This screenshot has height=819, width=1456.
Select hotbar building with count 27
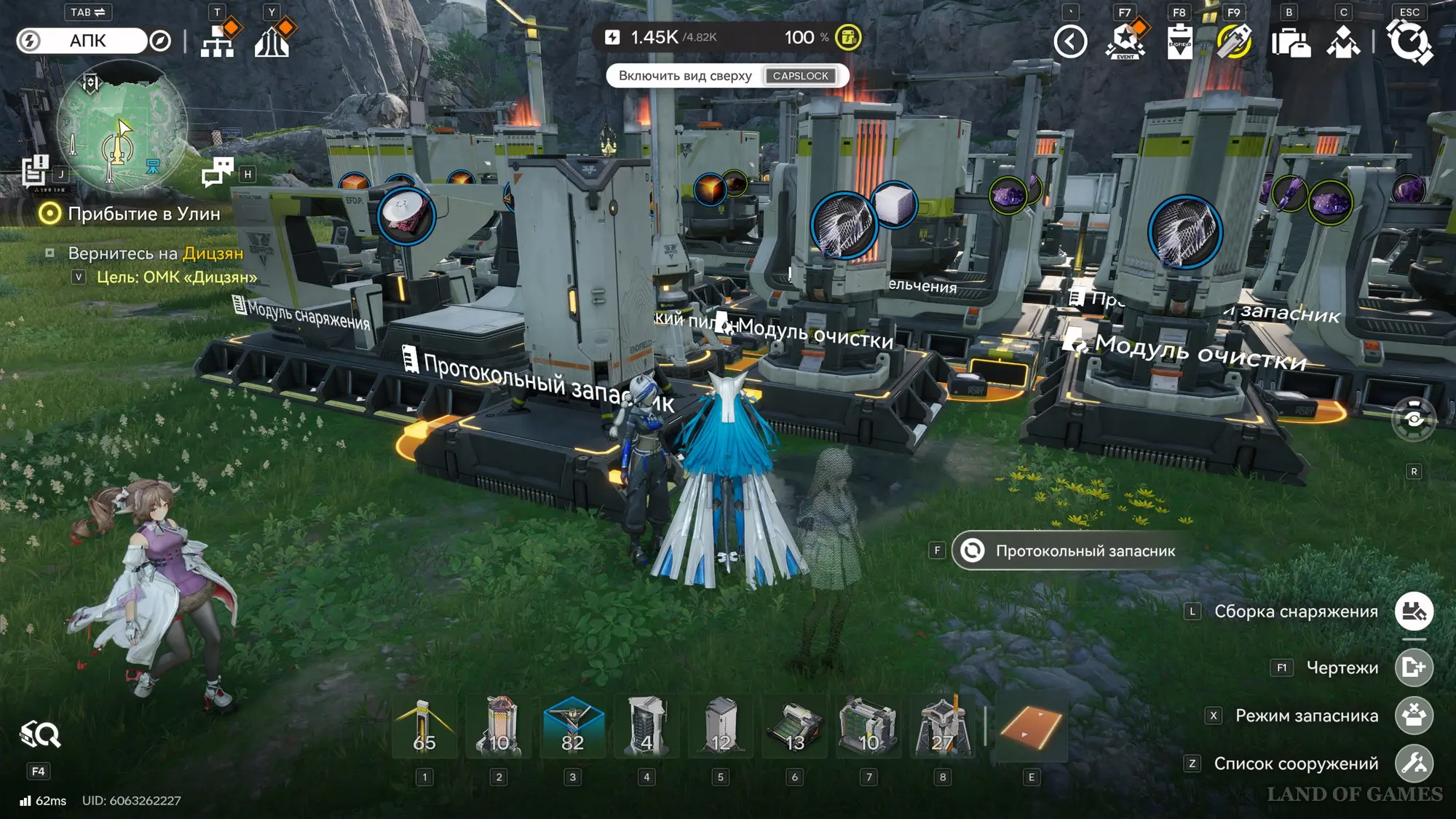tap(942, 727)
